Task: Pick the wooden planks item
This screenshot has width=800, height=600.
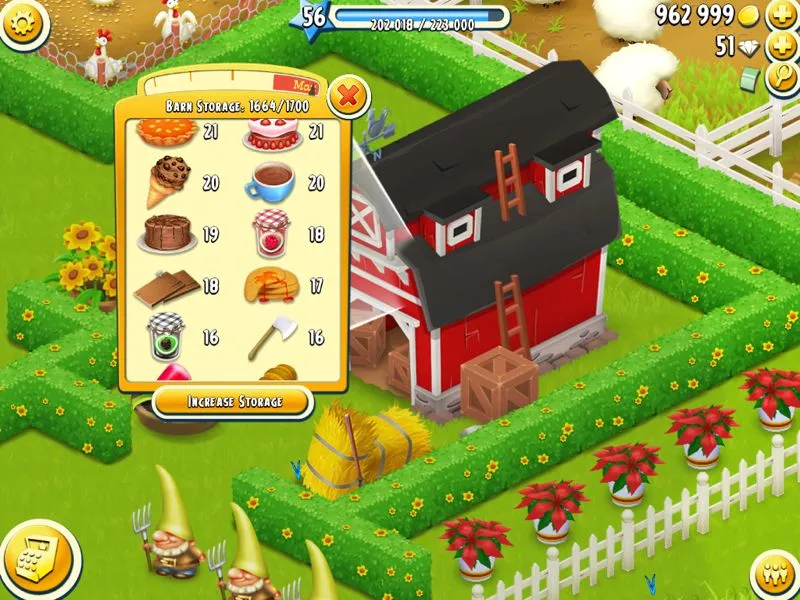Action: tap(166, 286)
